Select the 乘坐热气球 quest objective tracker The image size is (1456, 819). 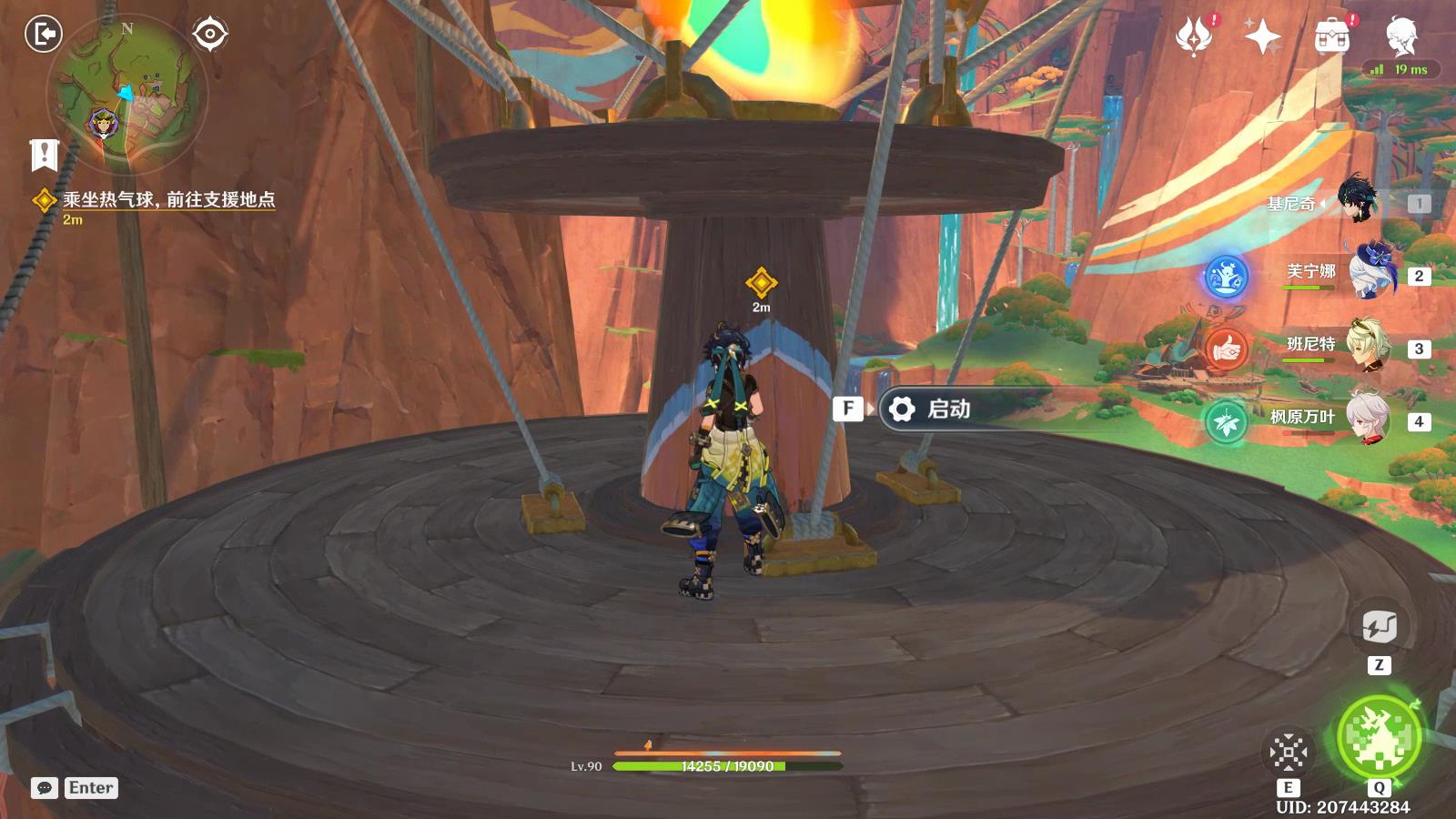tap(168, 200)
